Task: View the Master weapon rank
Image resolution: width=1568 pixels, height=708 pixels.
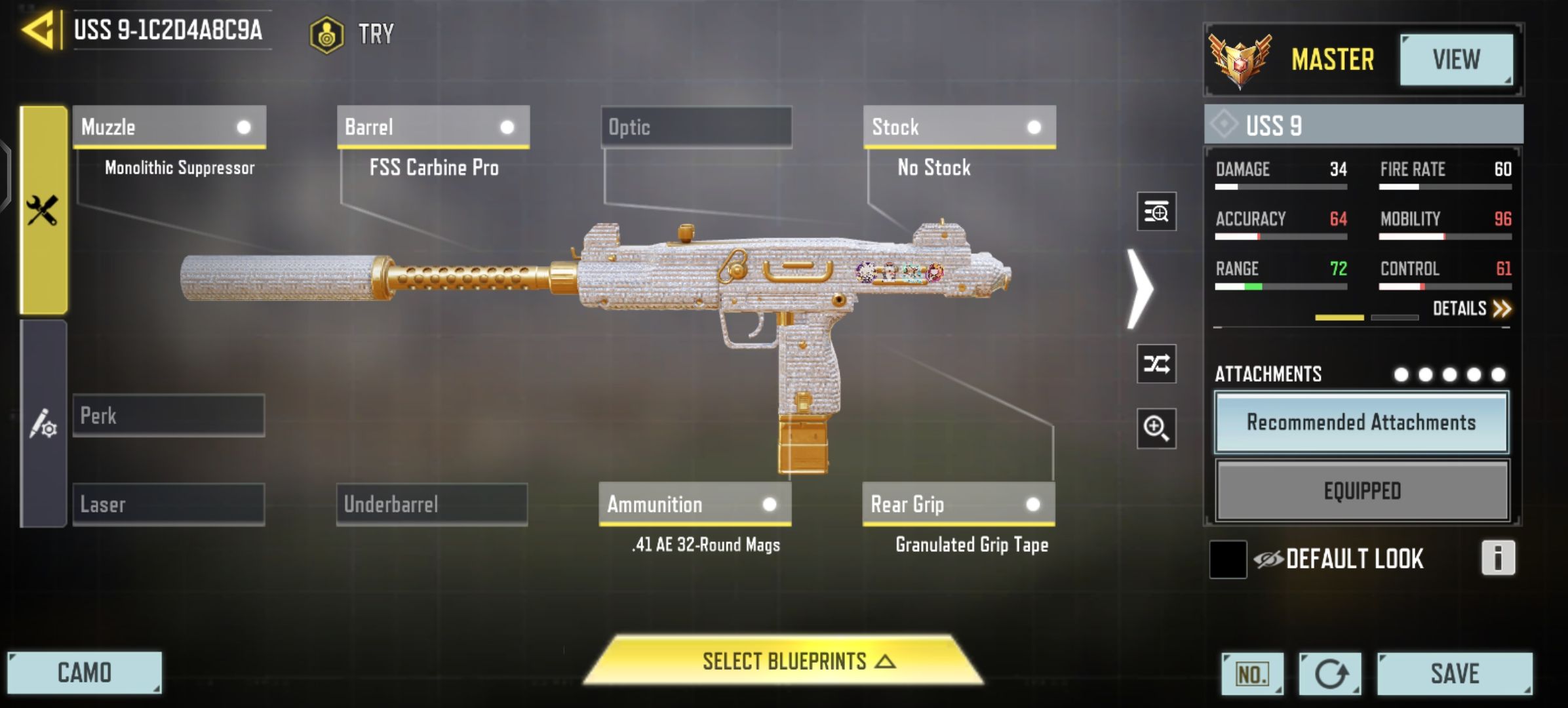Action: click(x=1456, y=60)
